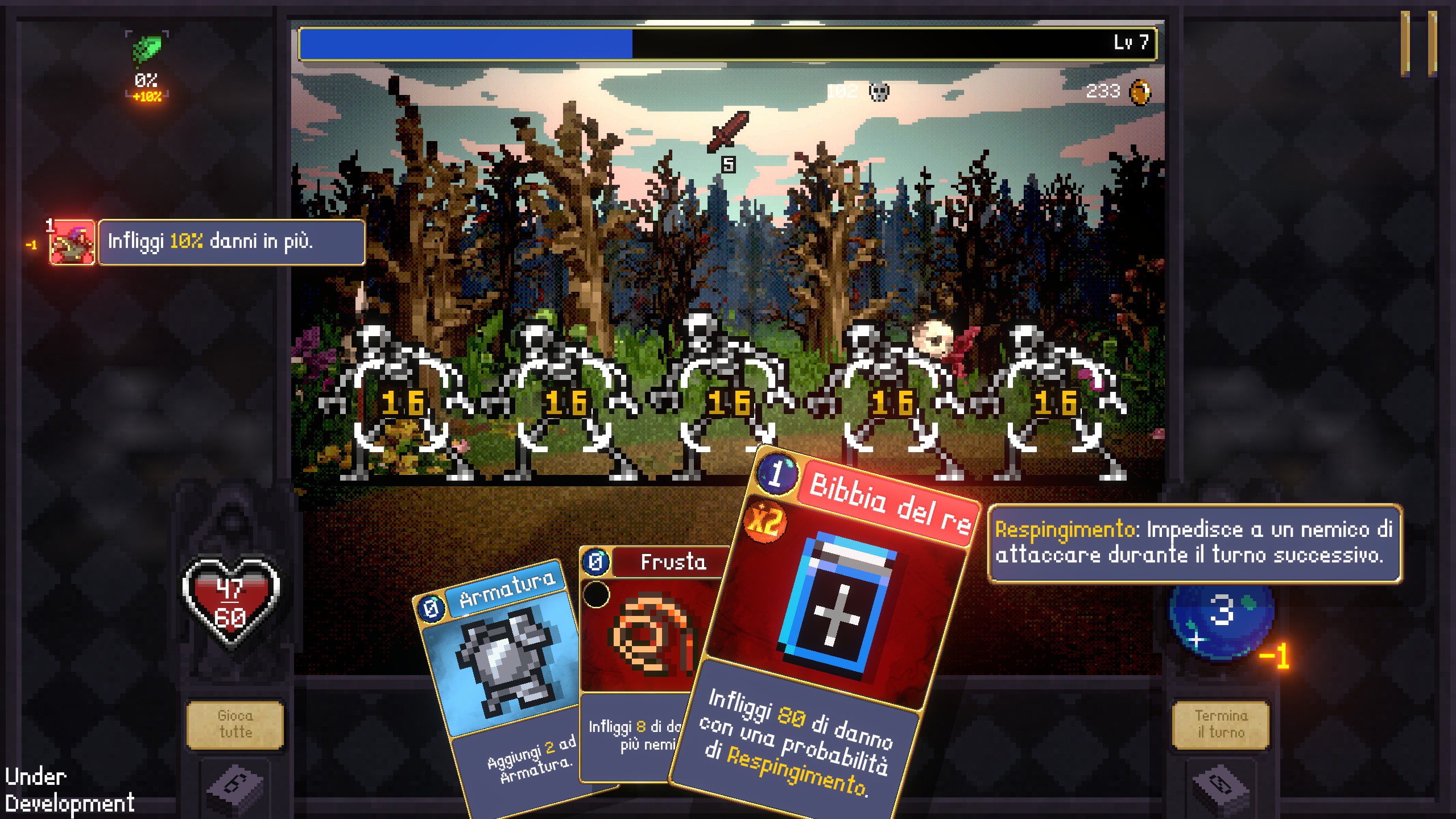Pause the game with the pause icon
Screen dimensions: 1456x819
[1418, 43]
